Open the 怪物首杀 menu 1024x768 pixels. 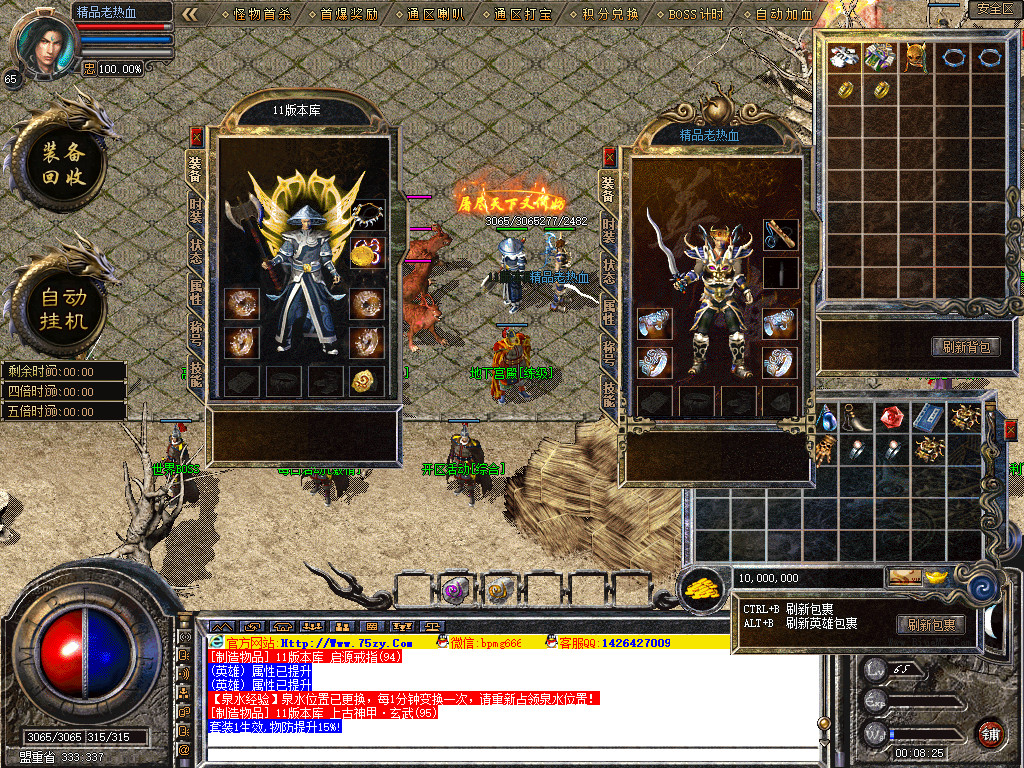tap(261, 14)
